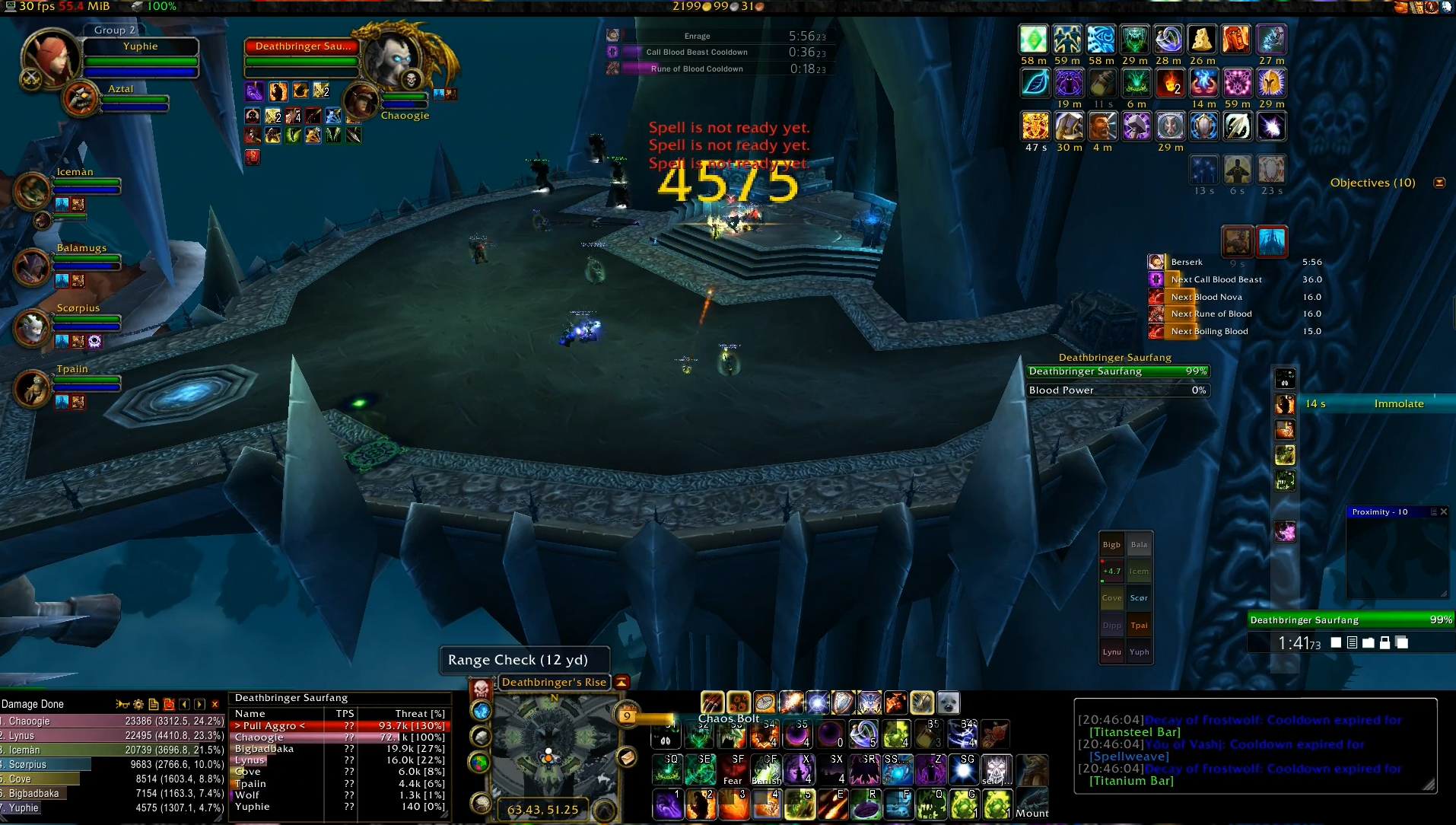Open damage meter gear settings
This screenshot has height=825, width=1456.
(138, 705)
